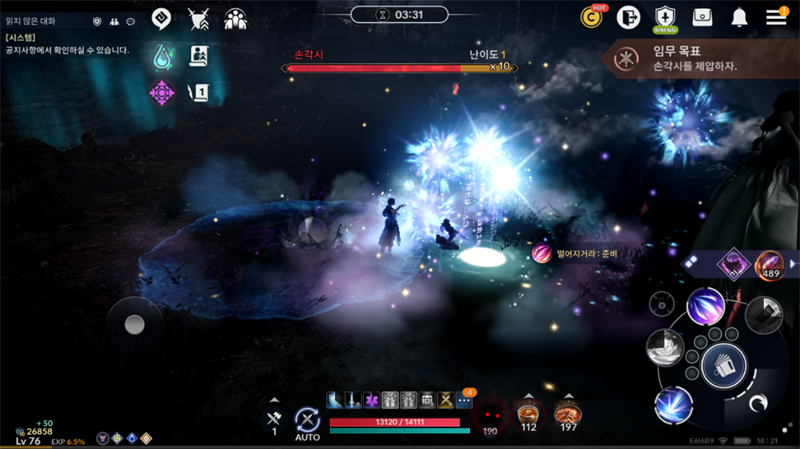800x449 pixels.
Task: Open the chat bubble in the chat header
Action: (x=130, y=21)
